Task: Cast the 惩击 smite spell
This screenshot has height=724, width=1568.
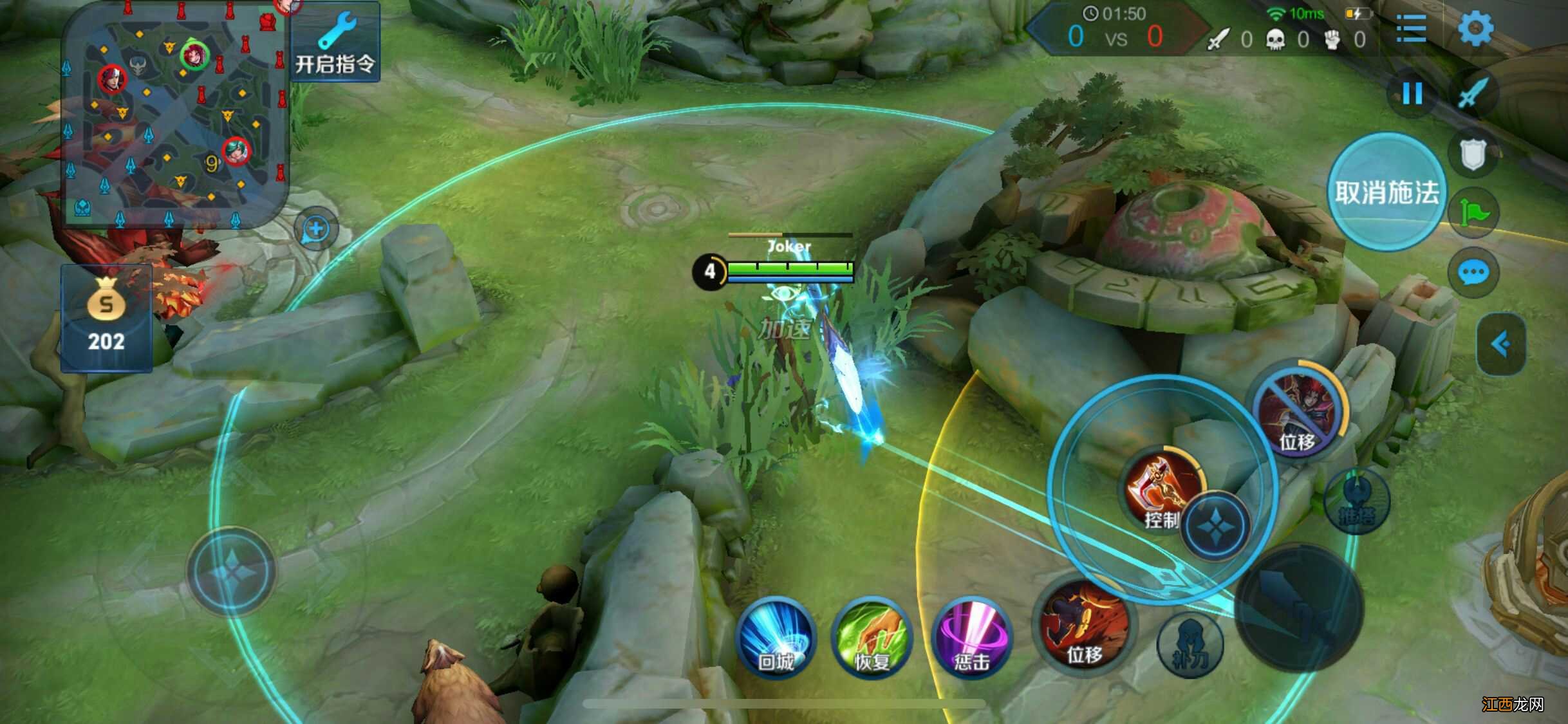Action: pos(971,638)
